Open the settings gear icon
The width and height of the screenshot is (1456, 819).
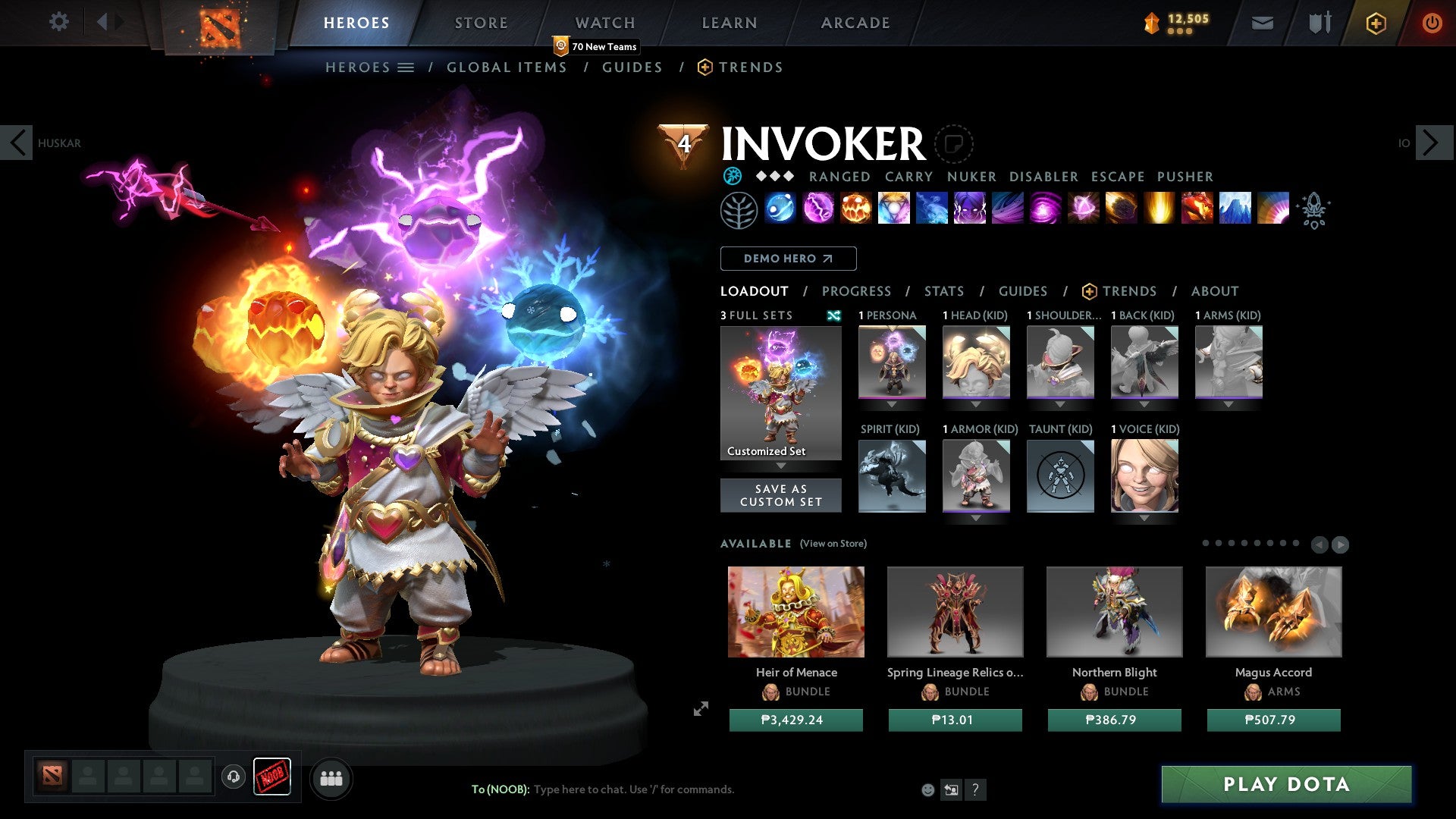click(58, 21)
